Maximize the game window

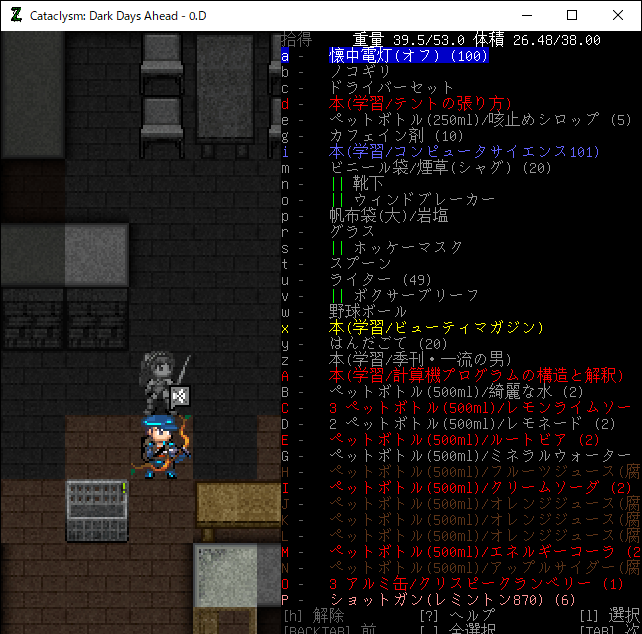572,15
